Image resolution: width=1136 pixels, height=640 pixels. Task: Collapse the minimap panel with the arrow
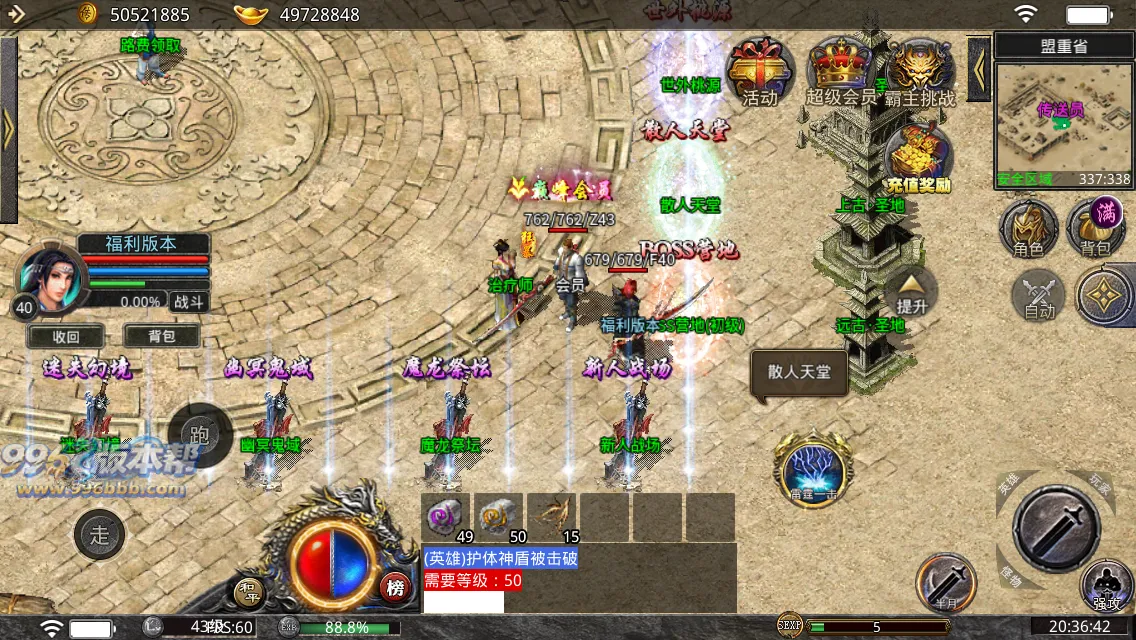coord(979,69)
